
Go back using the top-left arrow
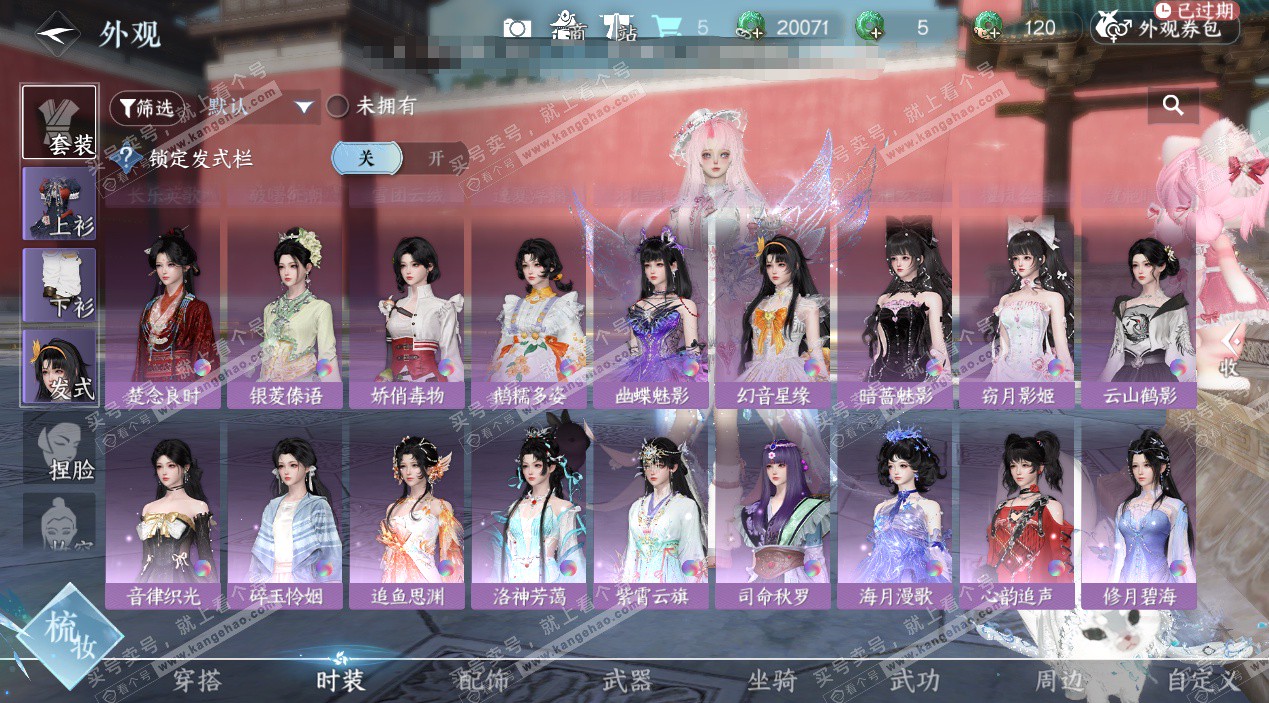pos(57,31)
